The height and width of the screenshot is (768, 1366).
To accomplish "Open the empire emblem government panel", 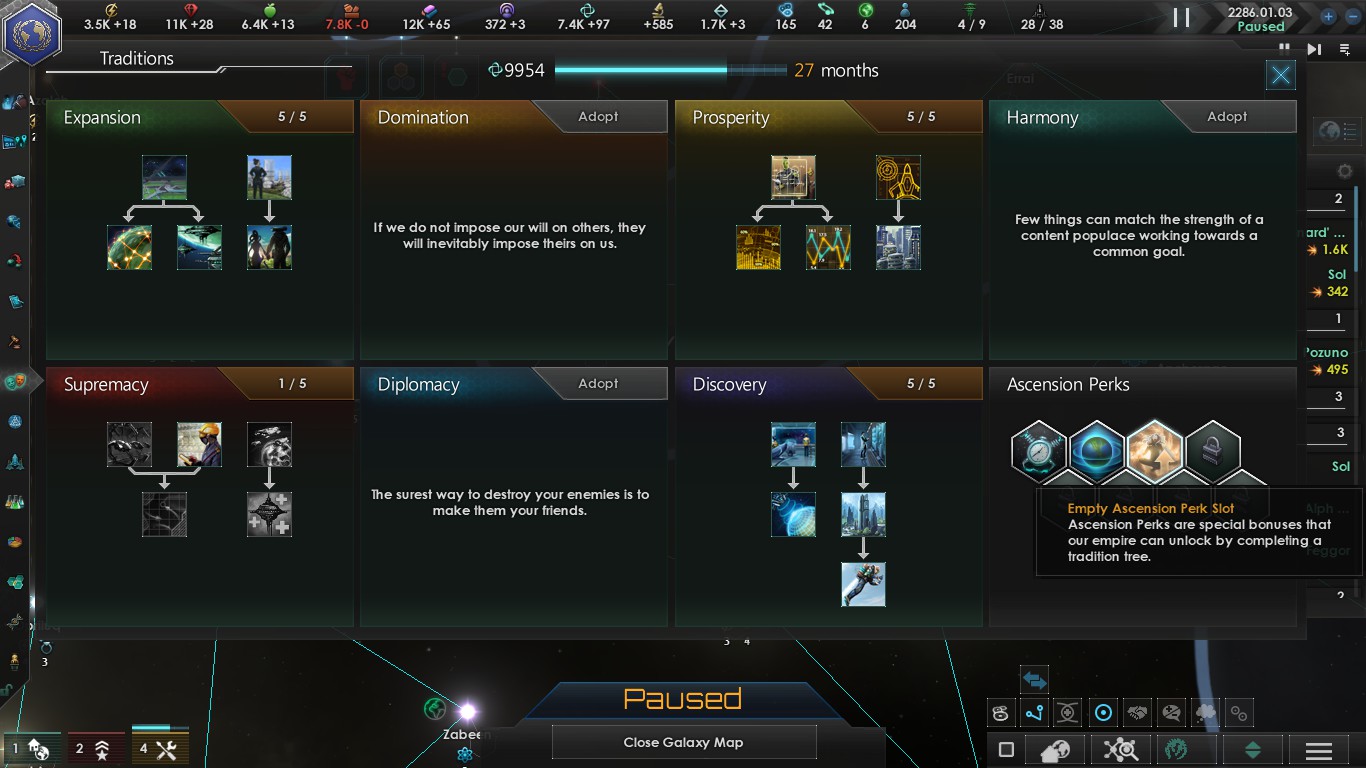I will pos(33,34).
